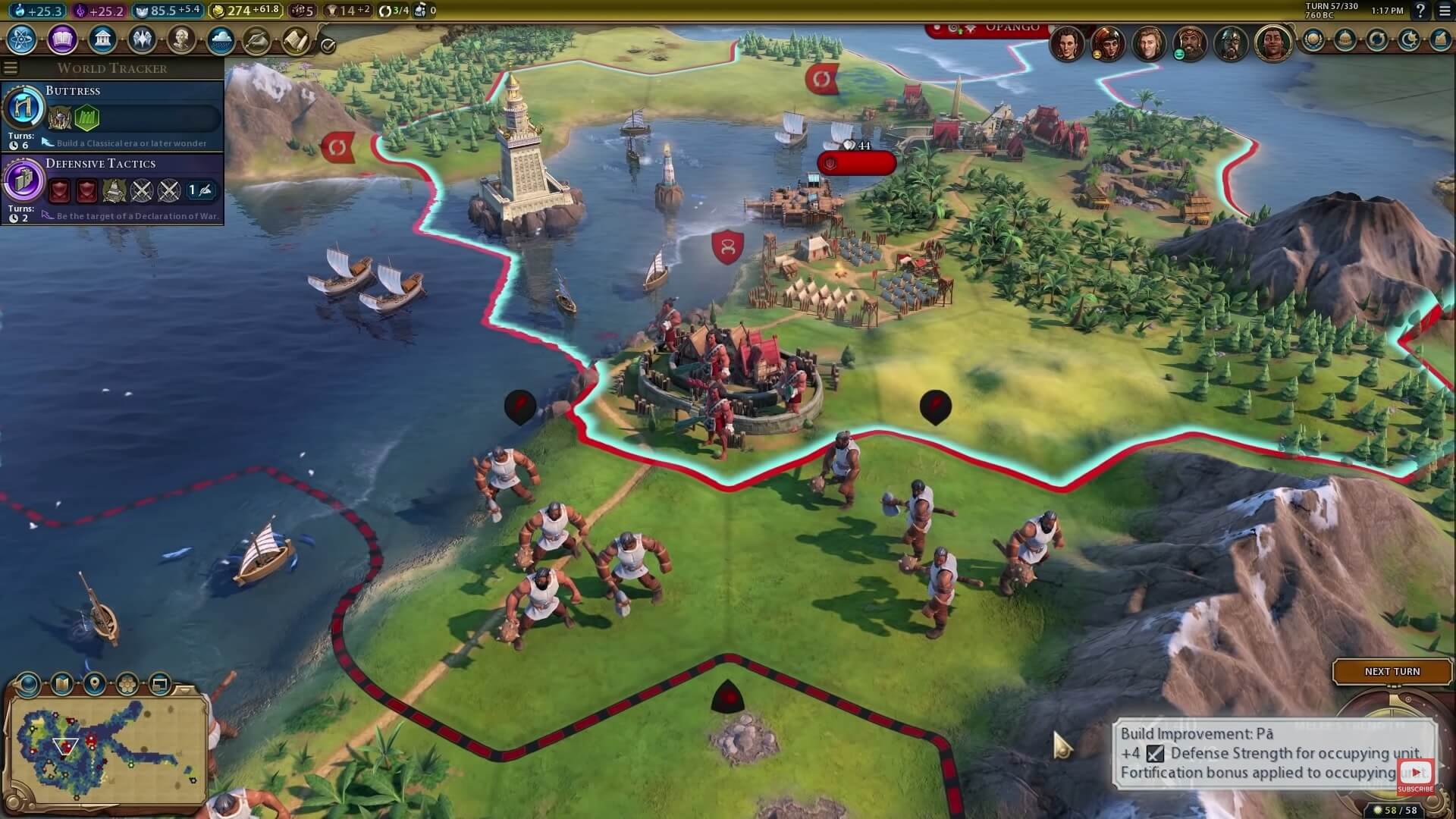Screen dimensions: 1456x819
Task: Collapse the minimap with arrow tab
Action: pos(185,689)
